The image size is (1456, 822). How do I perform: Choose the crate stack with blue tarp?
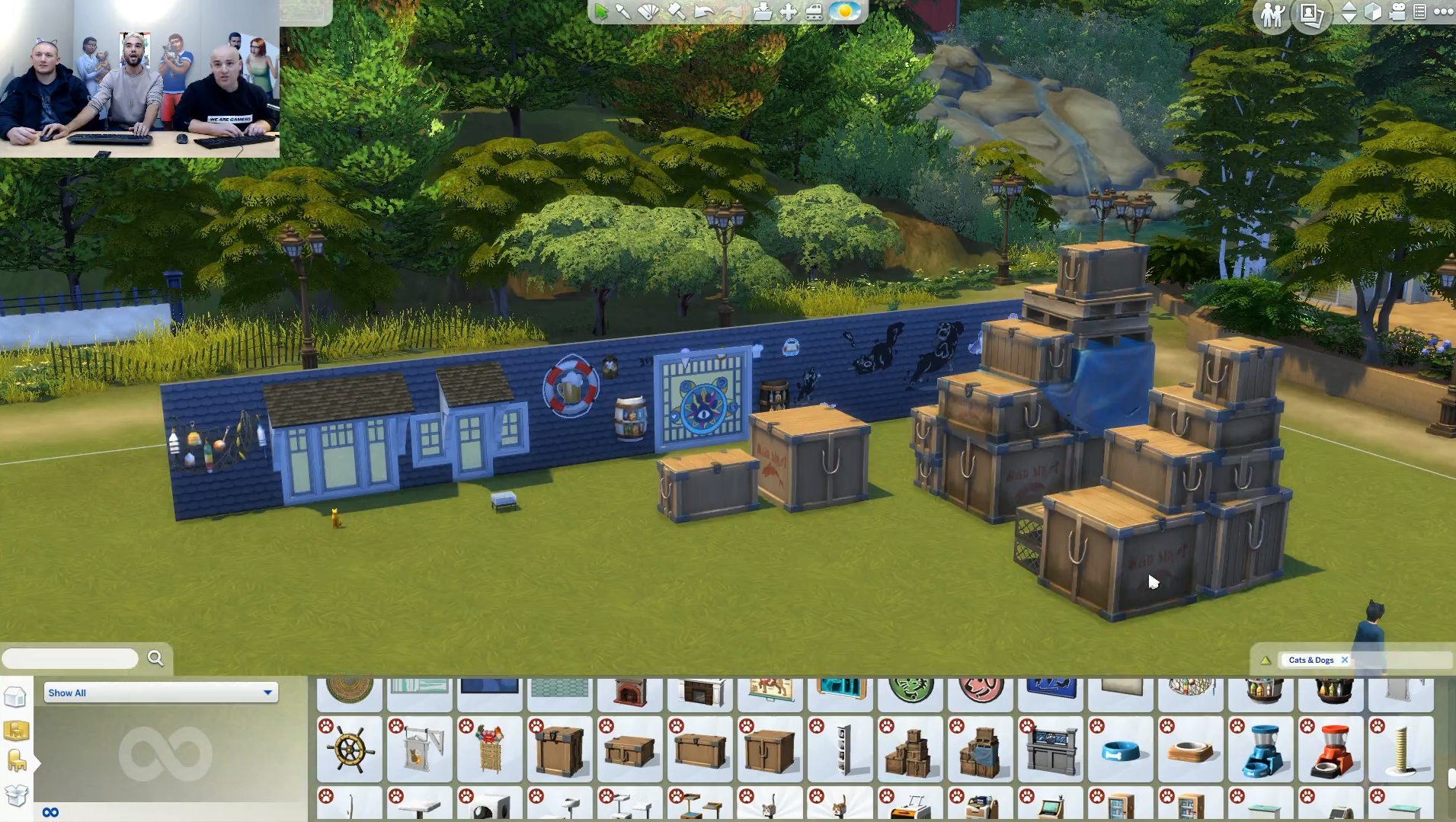click(981, 750)
